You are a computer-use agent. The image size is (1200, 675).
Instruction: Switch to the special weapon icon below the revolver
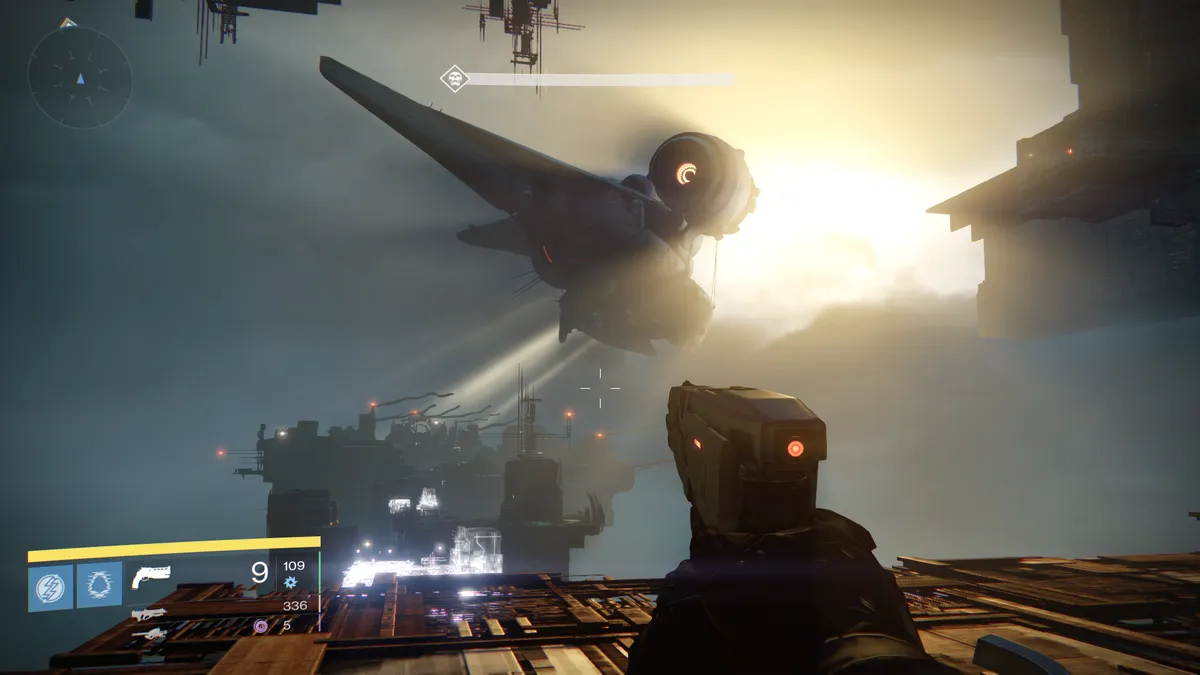(x=148, y=614)
